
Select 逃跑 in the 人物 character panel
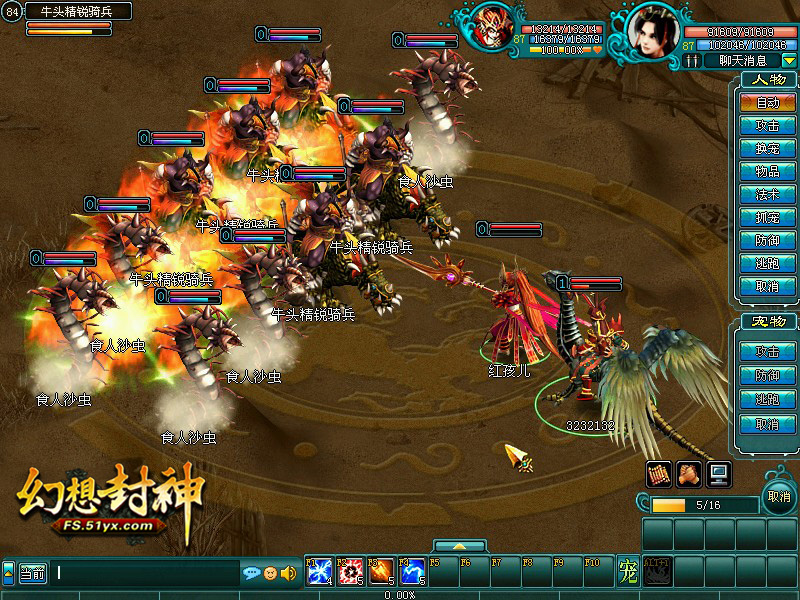tap(767, 264)
